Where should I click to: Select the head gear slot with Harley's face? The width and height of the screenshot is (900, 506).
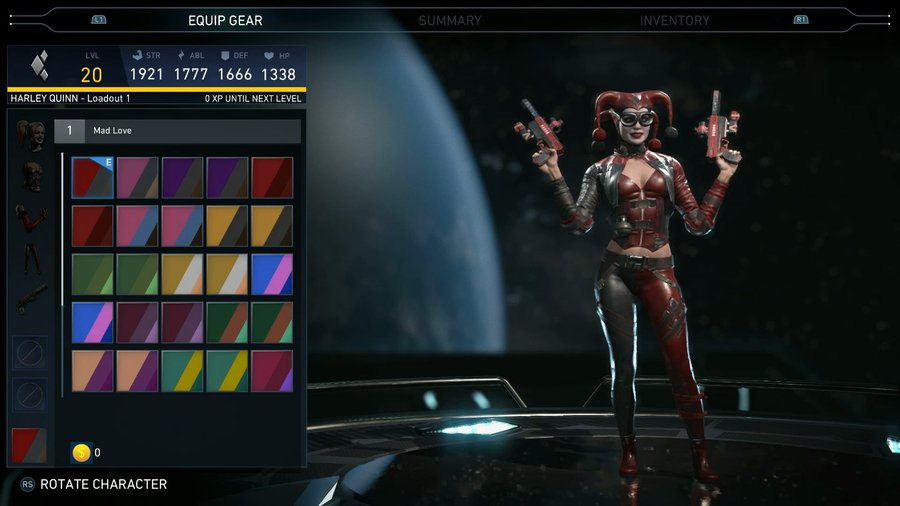pyautogui.click(x=30, y=135)
